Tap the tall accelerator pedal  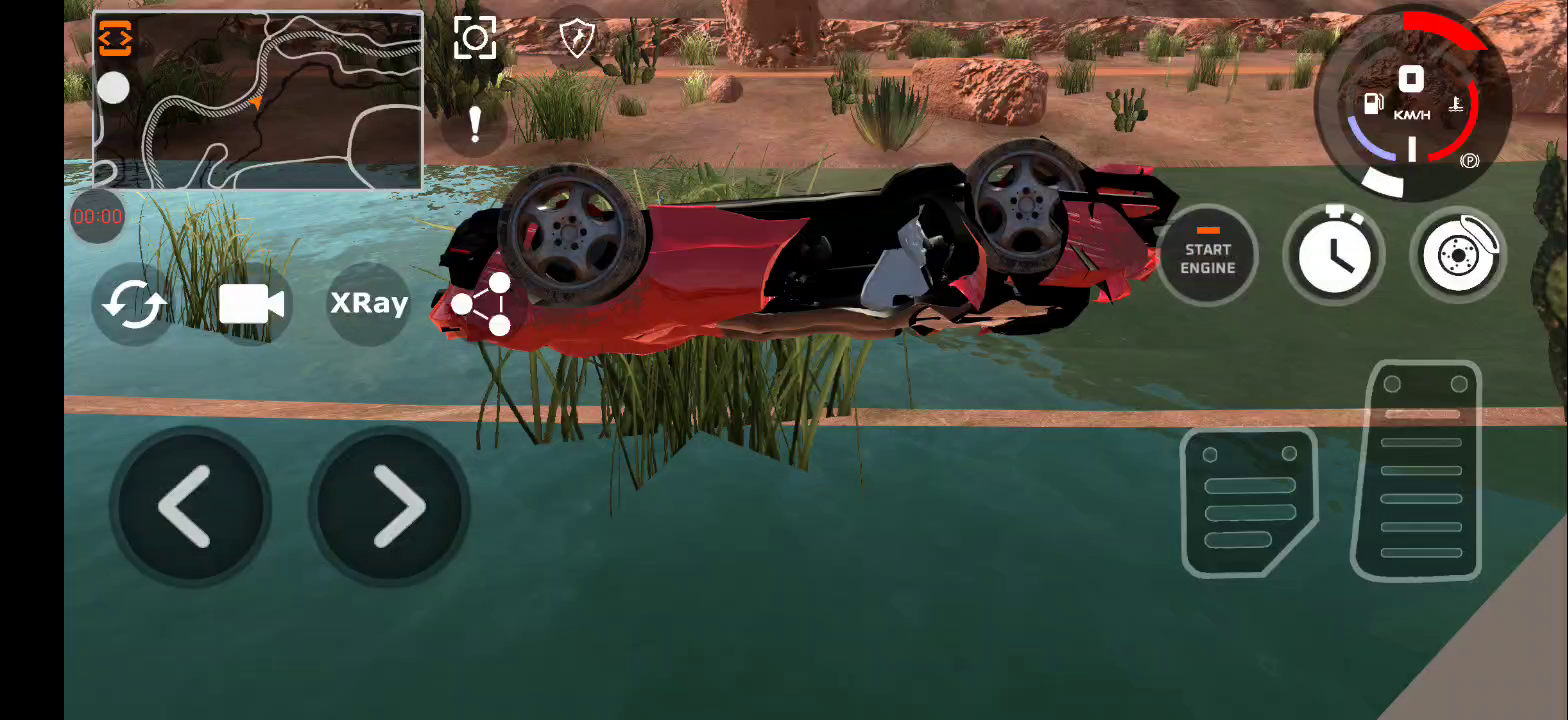(x=1419, y=472)
